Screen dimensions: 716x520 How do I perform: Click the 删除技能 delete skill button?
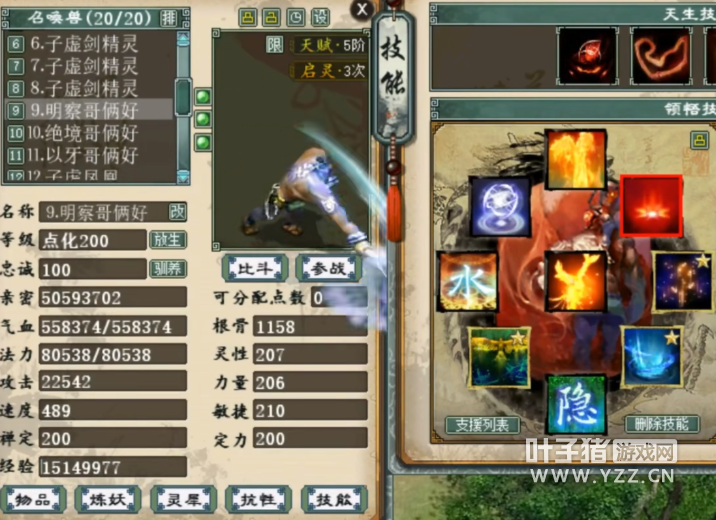pyautogui.click(x=661, y=424)
